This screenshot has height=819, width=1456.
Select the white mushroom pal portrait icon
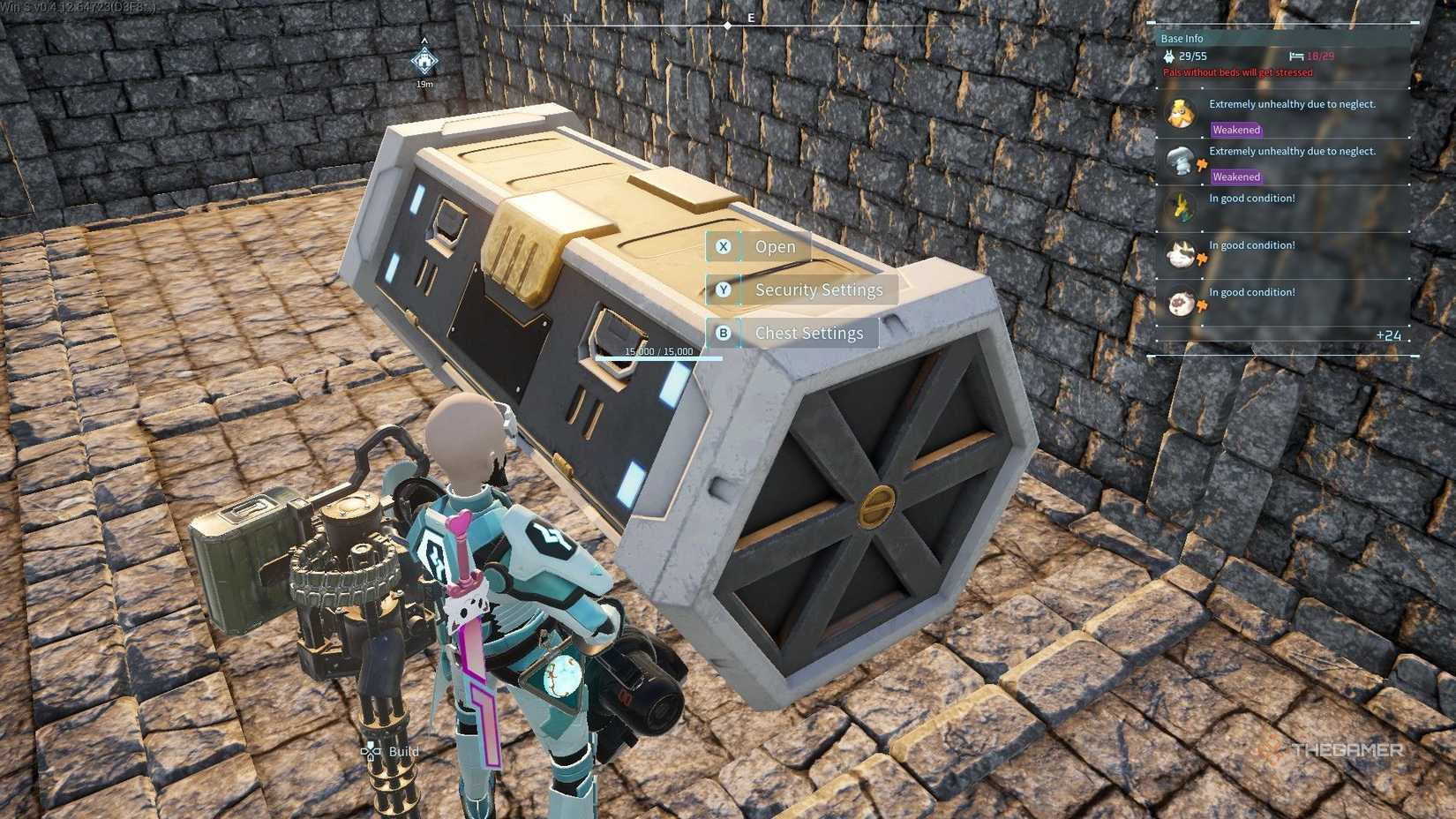1182,159
